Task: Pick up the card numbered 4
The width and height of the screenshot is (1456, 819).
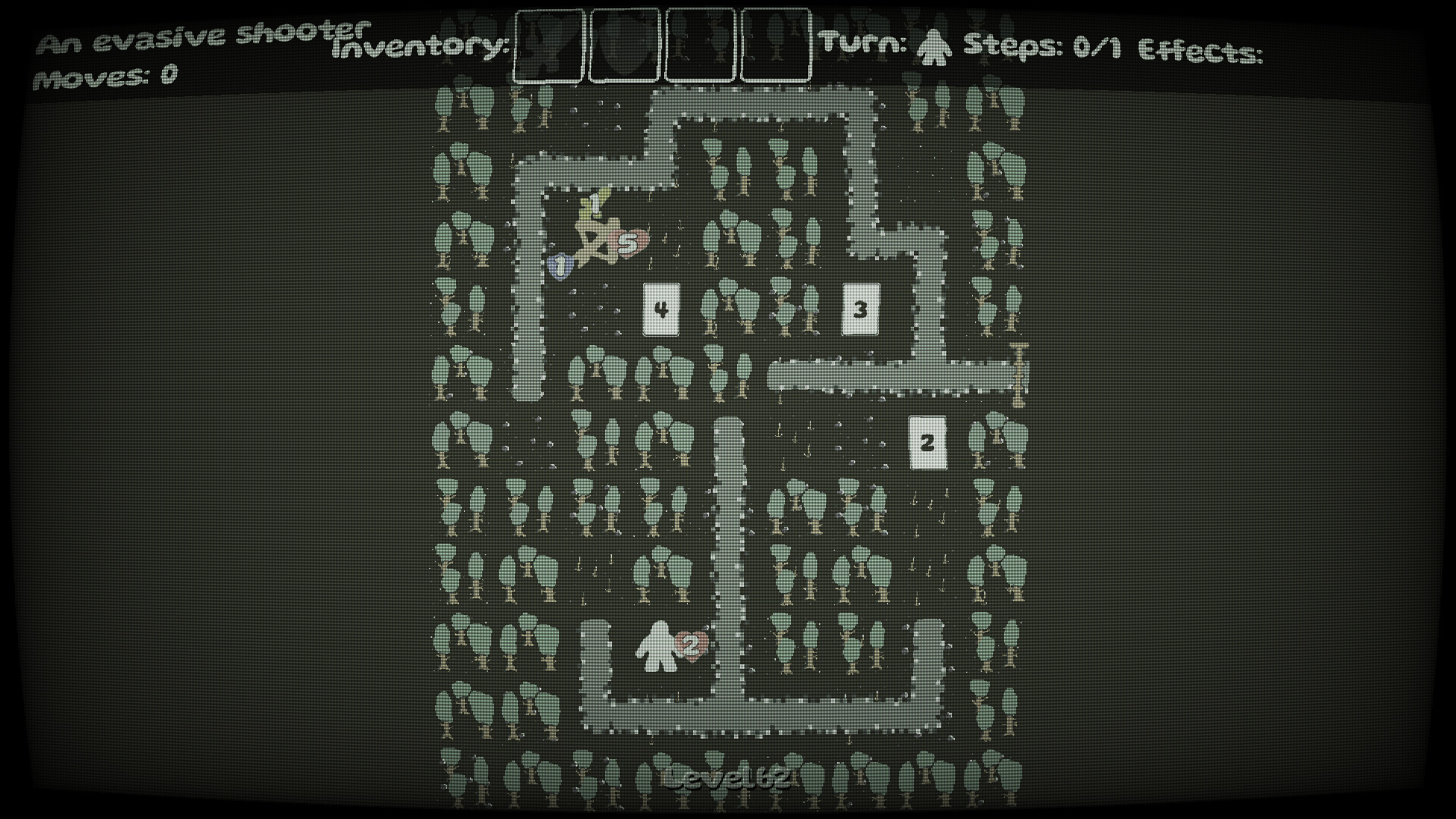Action: 660,309
